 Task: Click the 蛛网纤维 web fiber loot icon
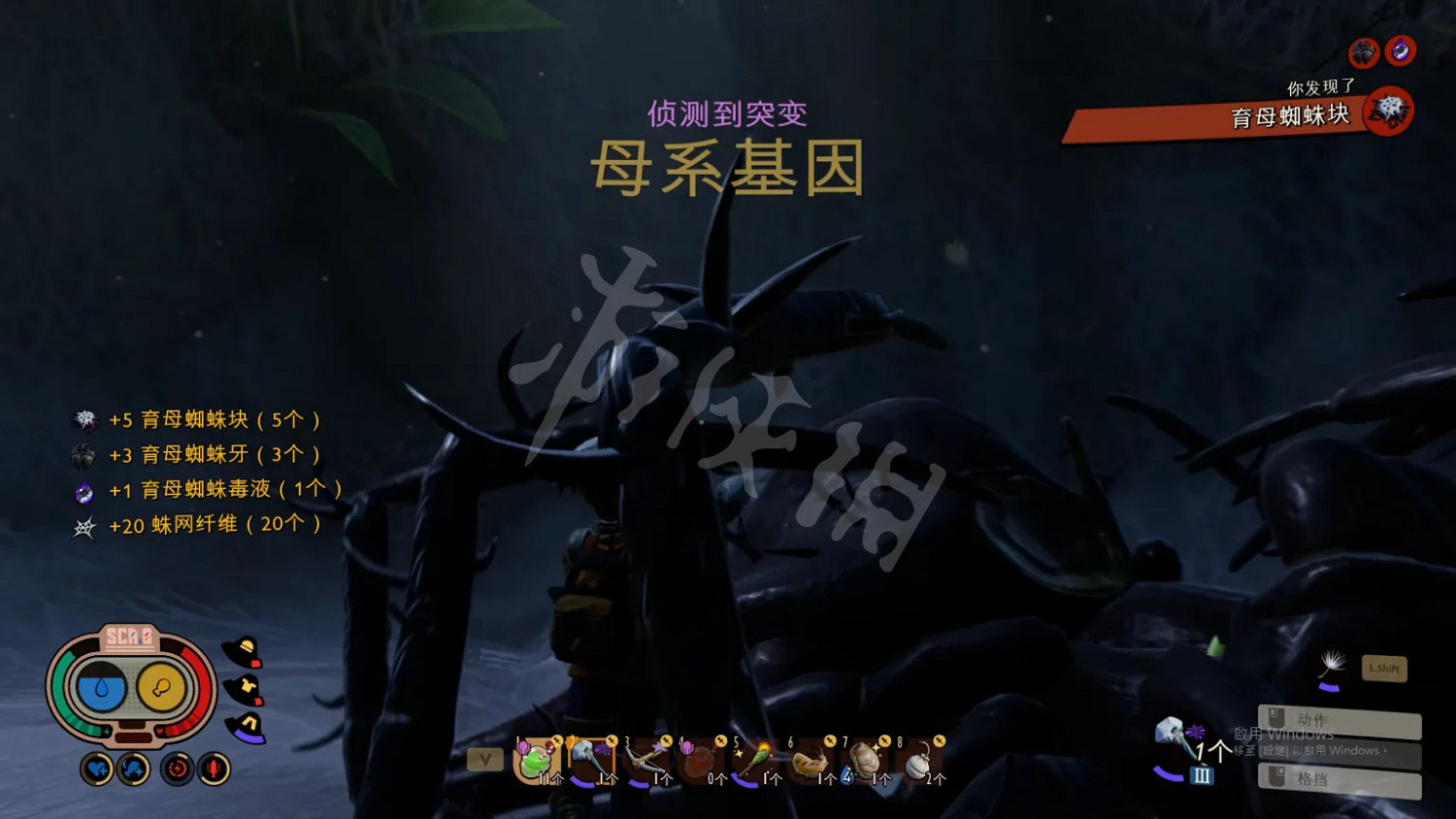pyautogui.click(x=85, y=523)
